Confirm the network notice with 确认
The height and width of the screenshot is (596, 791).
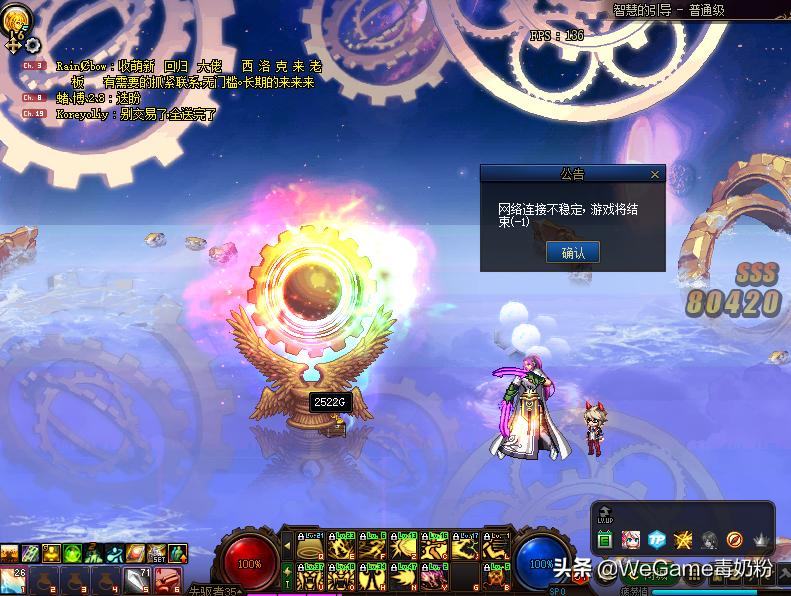573,253
